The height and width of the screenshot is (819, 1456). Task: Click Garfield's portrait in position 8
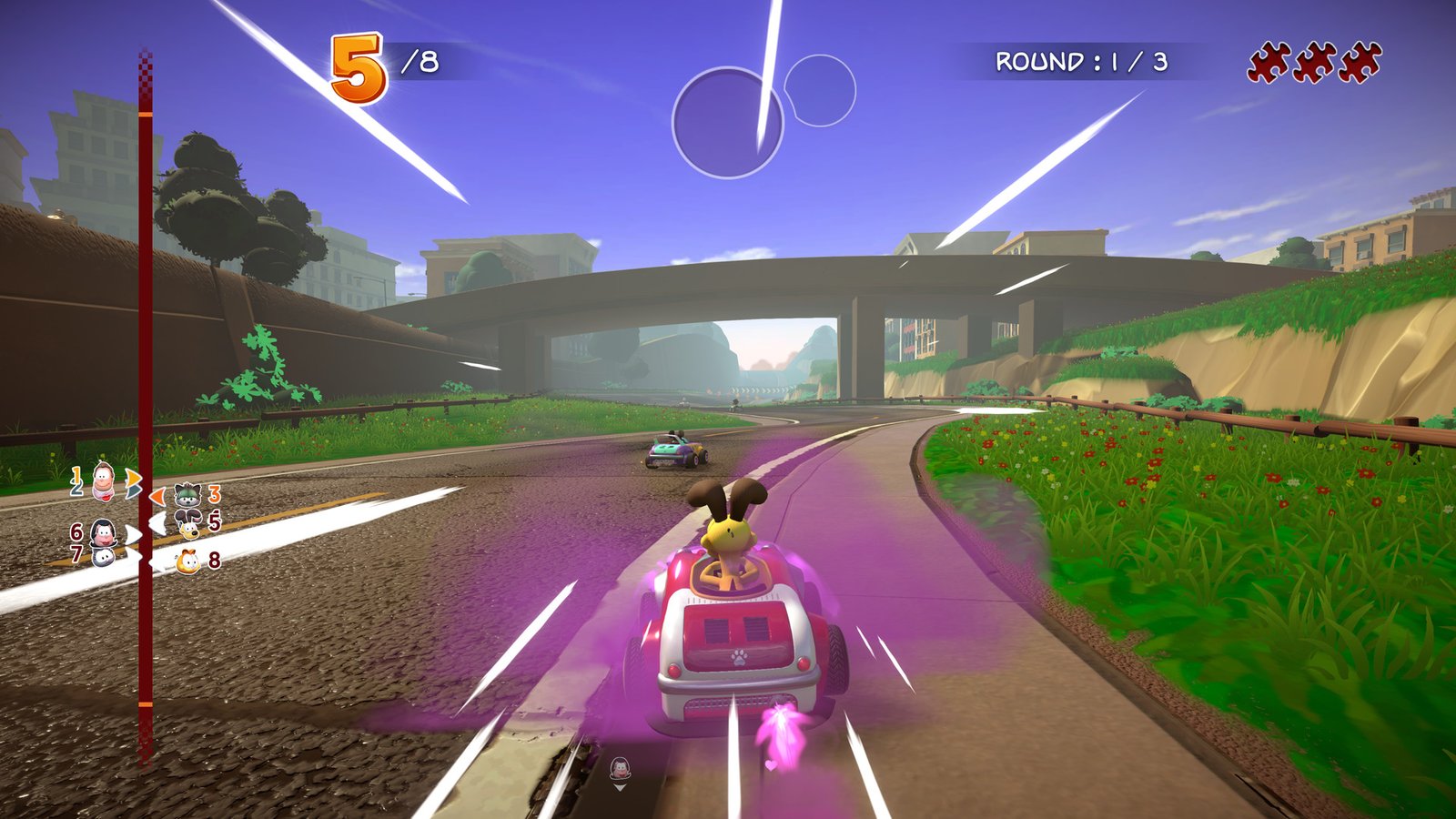pyautogui.click(x=187, y=561)
